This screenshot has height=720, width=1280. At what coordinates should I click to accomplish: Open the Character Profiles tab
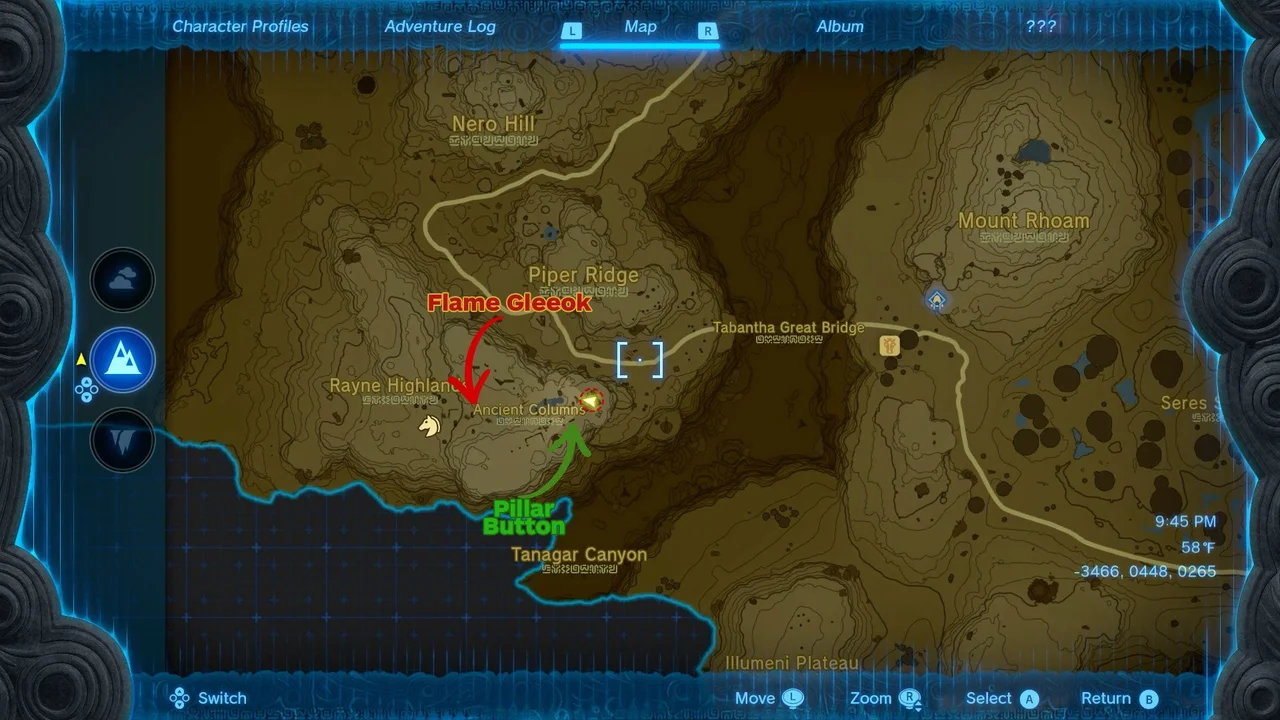coord(240,26)
